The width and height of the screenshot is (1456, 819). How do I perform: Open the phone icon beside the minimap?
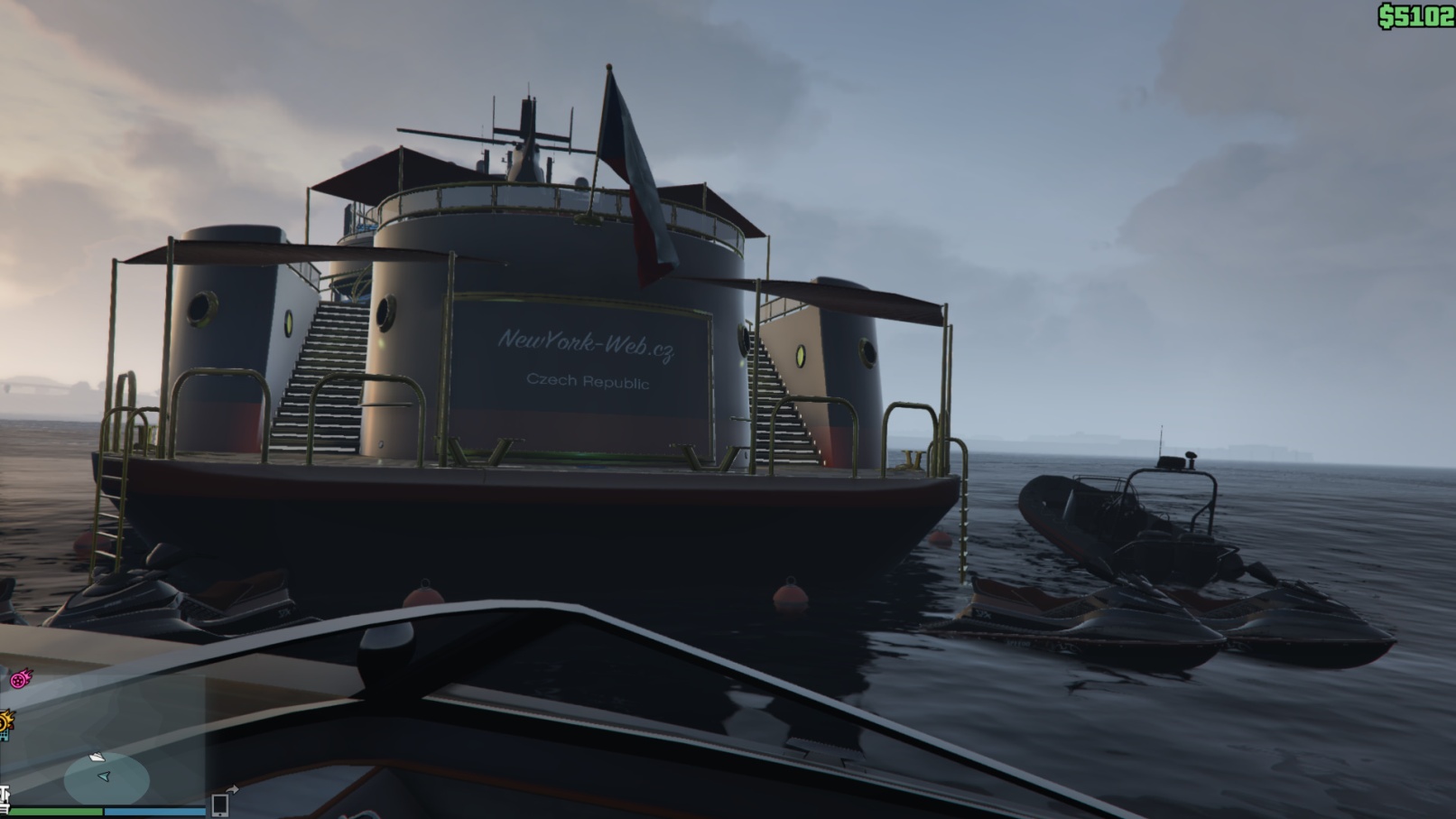[x=219, y=805]
